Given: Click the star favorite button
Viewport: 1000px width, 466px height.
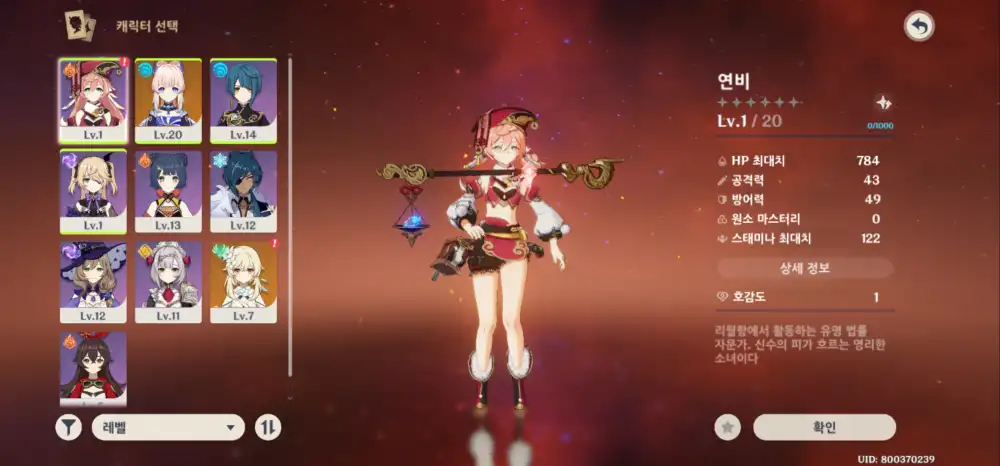Looking at the screenshot, I should [727, 428].
